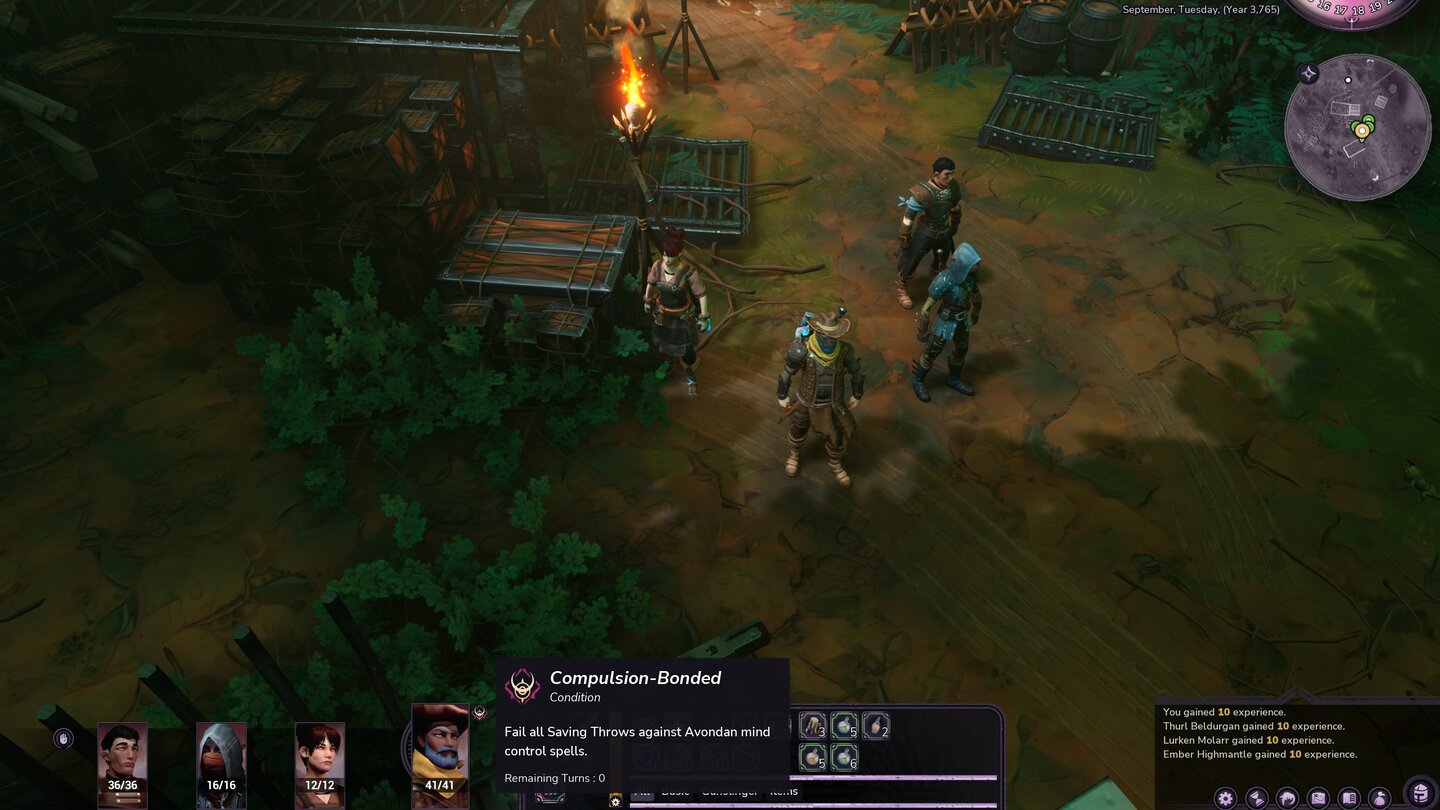Switch to the Gunslinger ability tab

(x=729, y=792)
